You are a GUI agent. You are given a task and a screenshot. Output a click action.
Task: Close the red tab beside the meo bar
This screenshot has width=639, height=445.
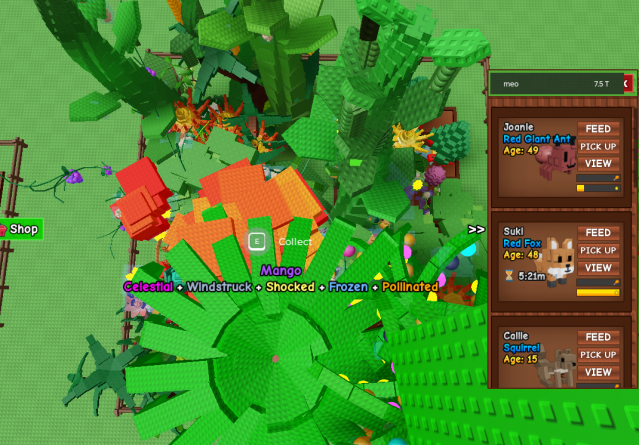click(x=627, y=84)
